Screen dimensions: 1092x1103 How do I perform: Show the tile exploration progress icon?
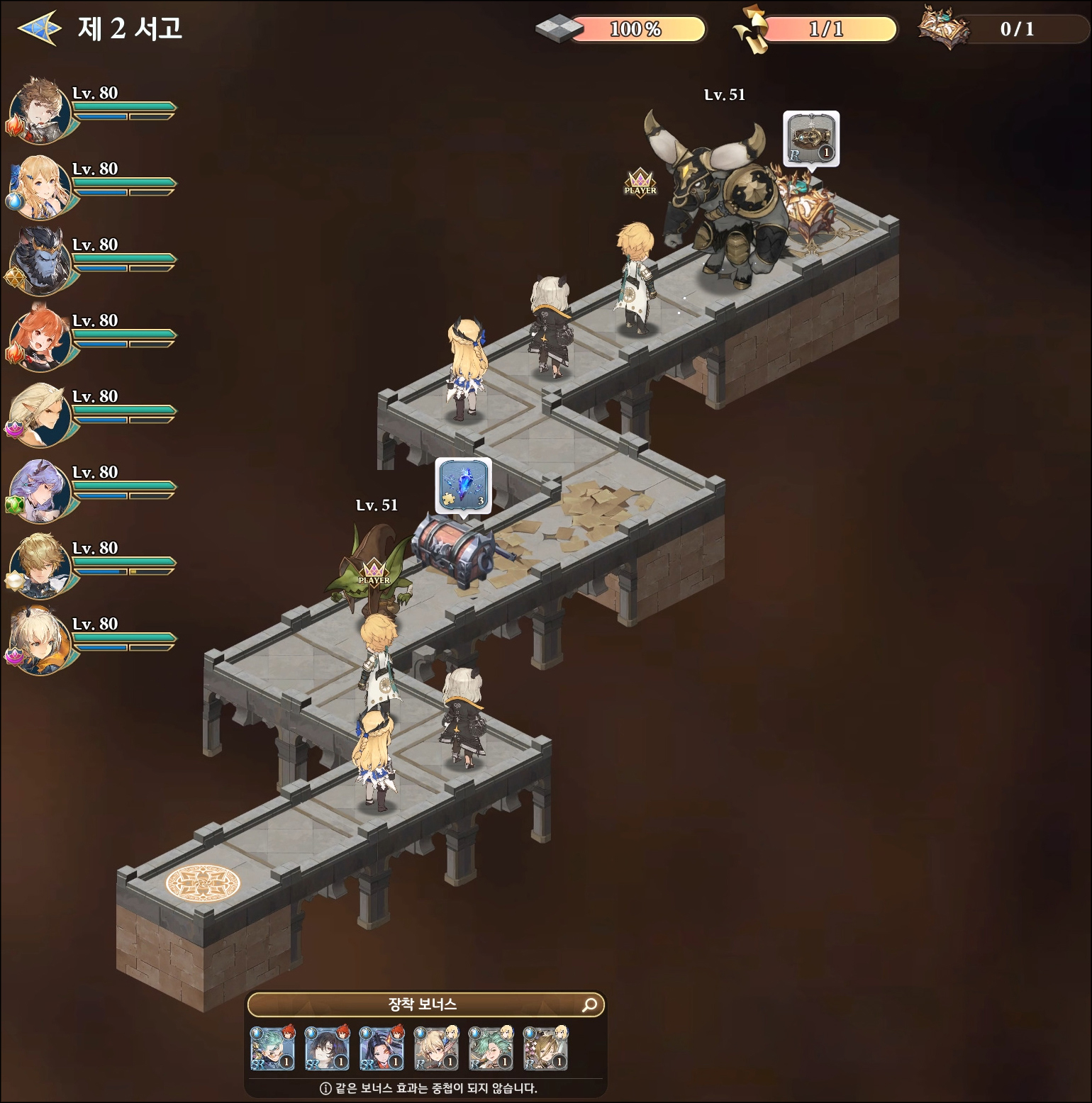tap(557, 29)
